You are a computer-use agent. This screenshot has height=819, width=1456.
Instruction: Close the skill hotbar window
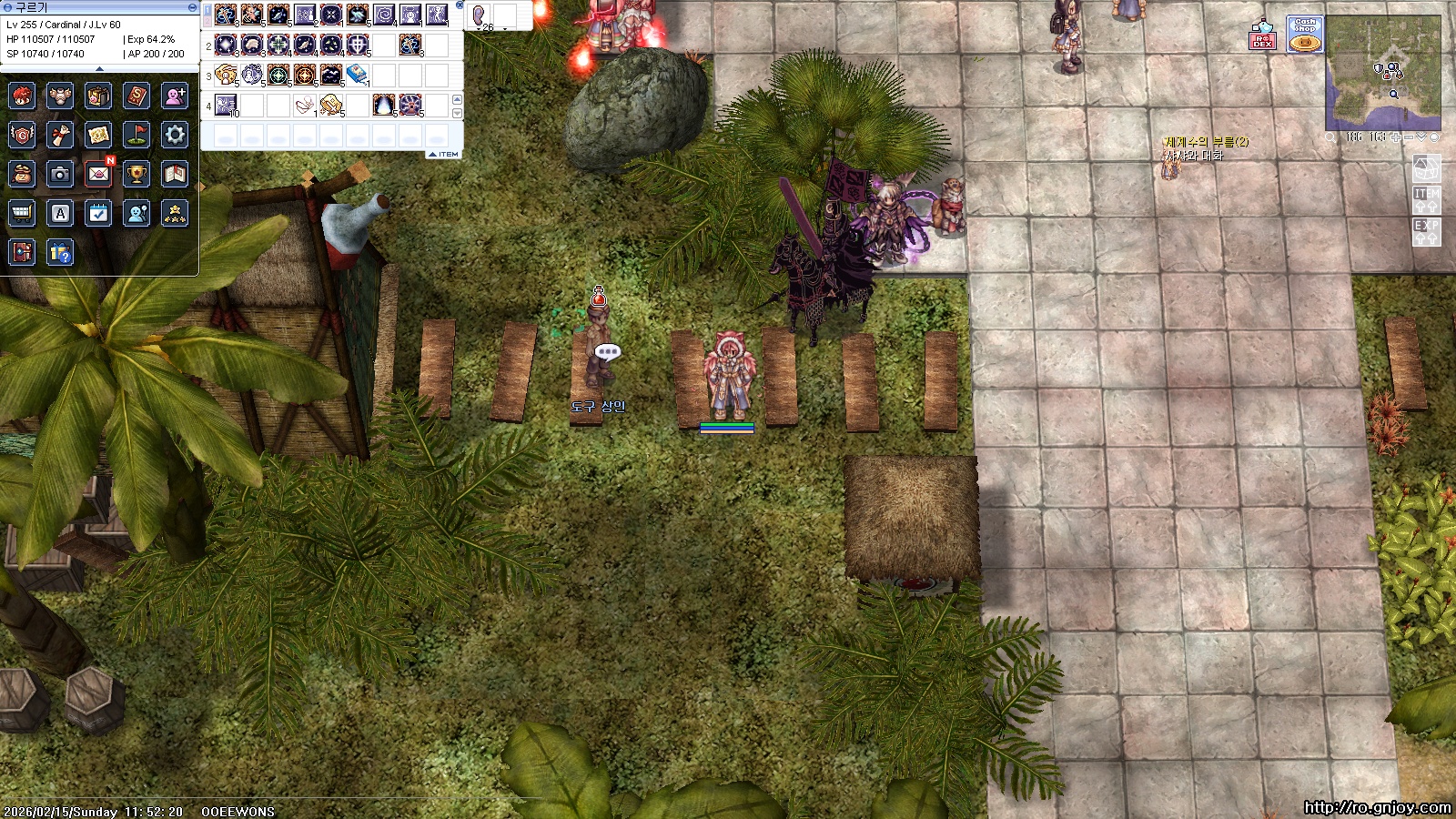(x=460, y=5)
